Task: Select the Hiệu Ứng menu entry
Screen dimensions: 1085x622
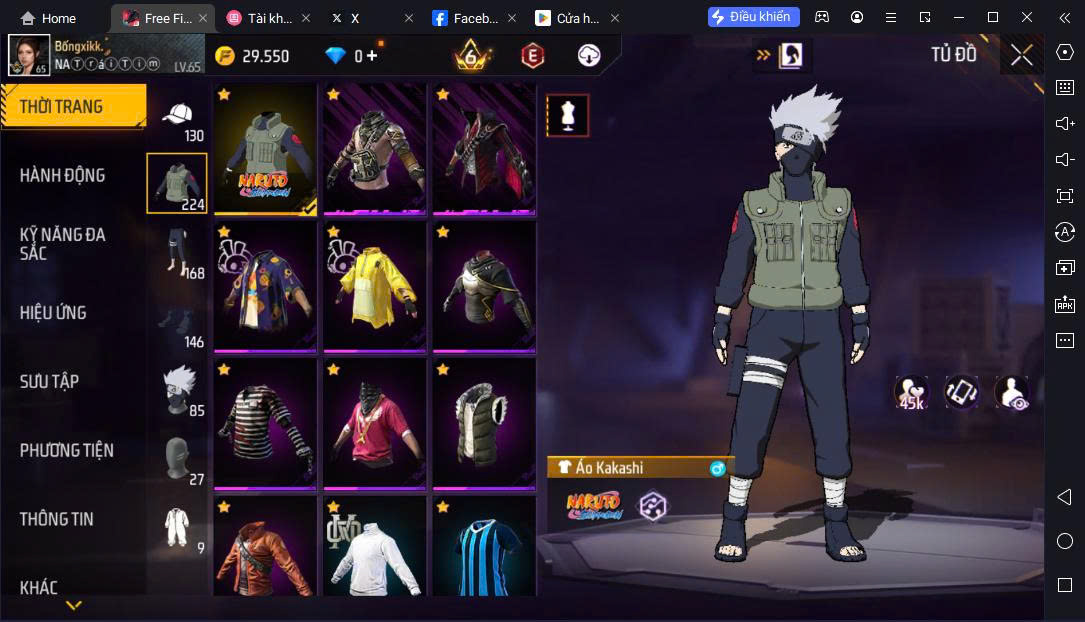Action: [x=53, y=313]
